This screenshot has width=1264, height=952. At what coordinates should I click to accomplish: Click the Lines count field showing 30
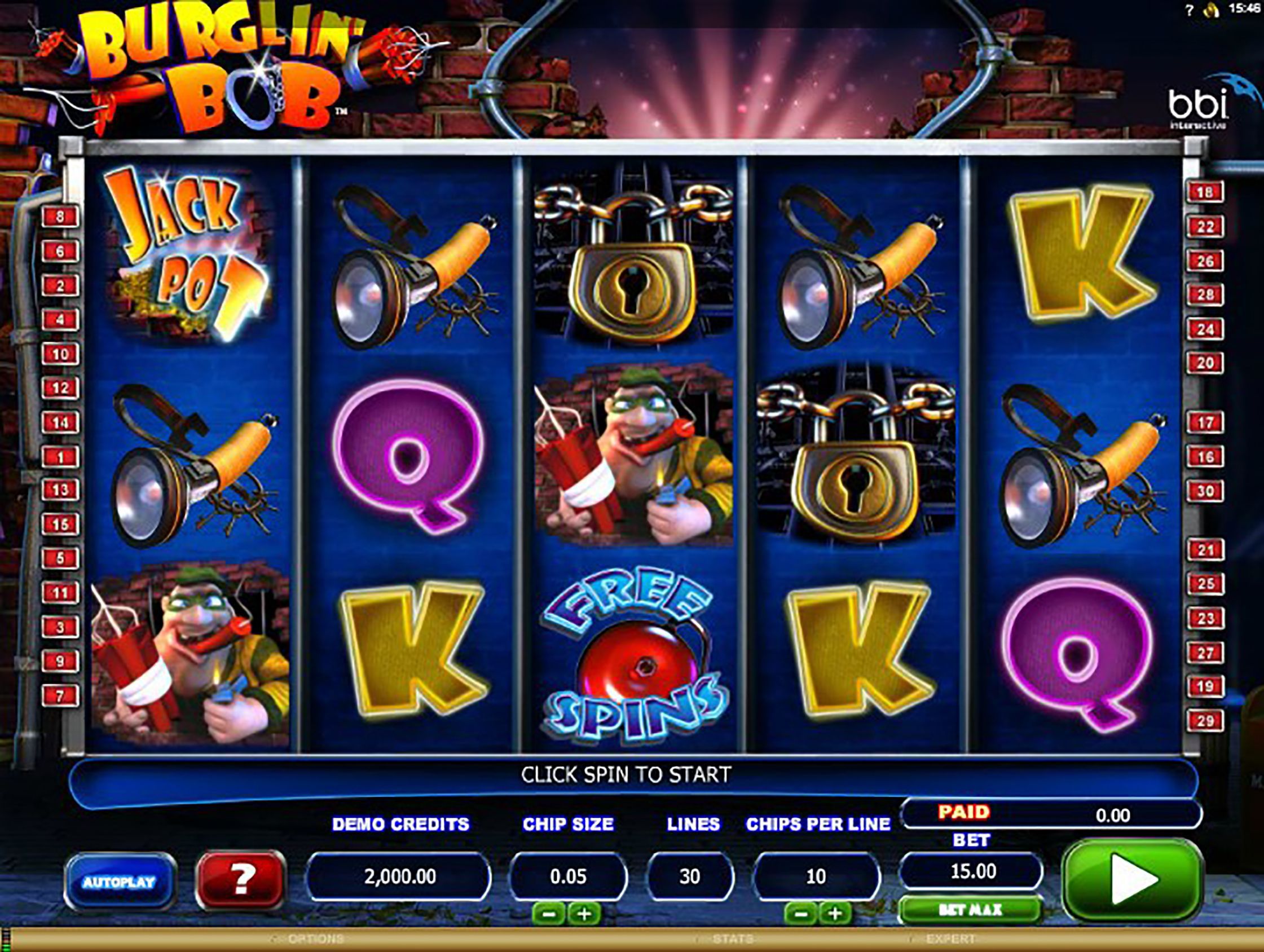click(x=690, y=876)
